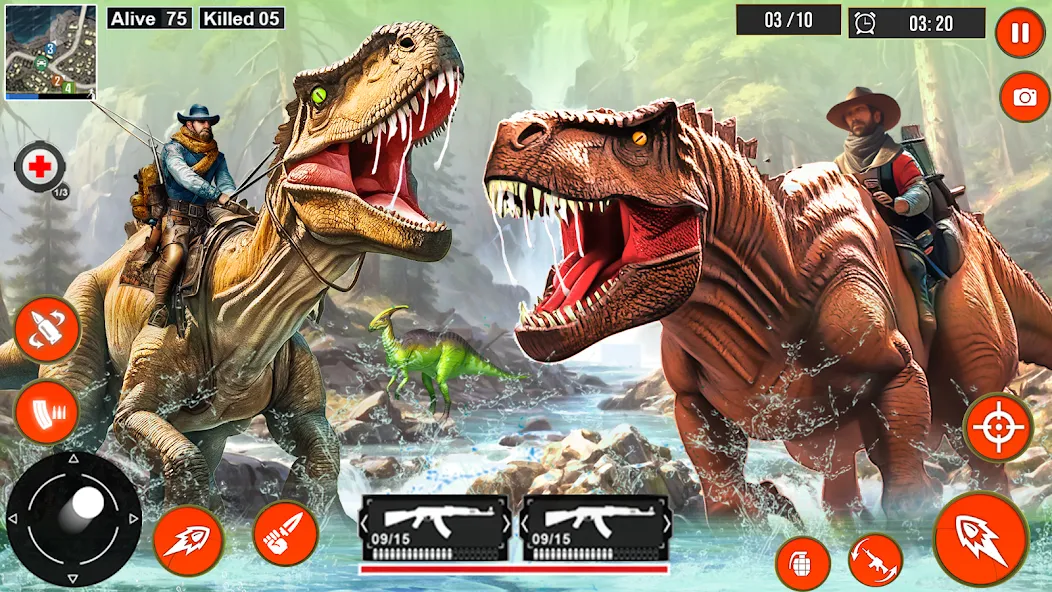The height and width of the screenshot is (592, 1052).
Task: Throw a grenade with the grenade icon
Action: tap(803, 563)
